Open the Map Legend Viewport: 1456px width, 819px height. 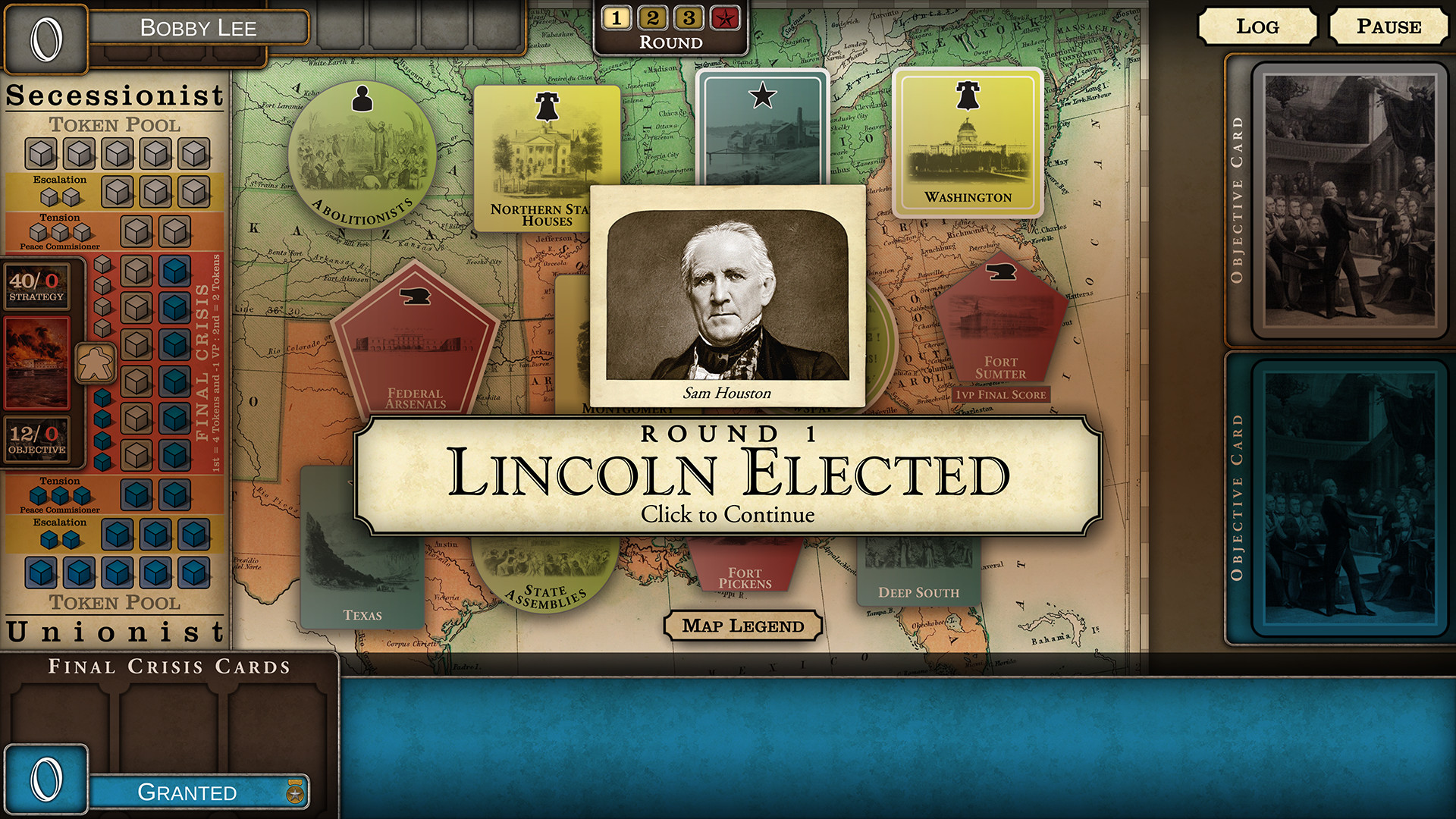tap(743, 626)
